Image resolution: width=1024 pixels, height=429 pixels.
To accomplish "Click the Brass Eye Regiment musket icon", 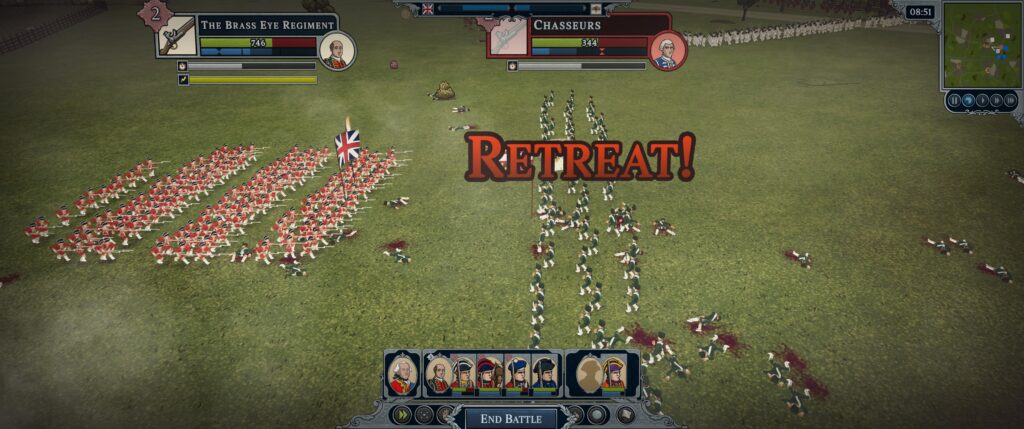I will coord(177,37).
